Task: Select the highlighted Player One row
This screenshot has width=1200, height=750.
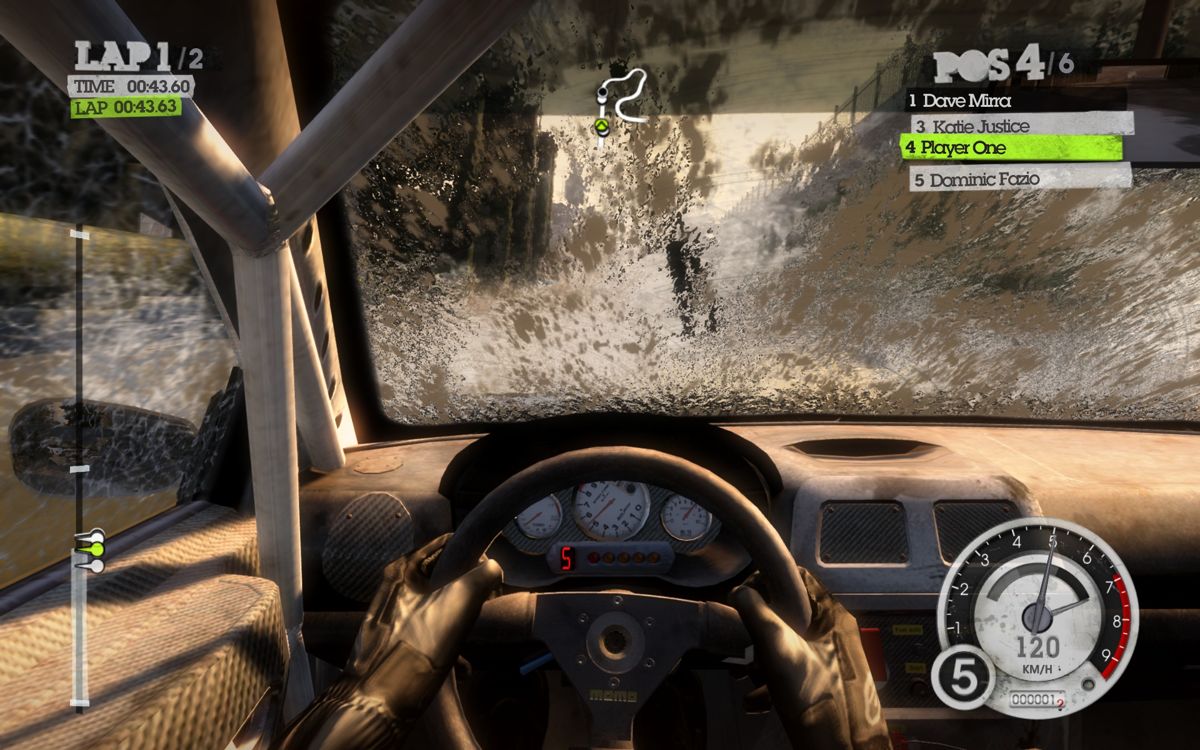Action: click(1010, 148)
